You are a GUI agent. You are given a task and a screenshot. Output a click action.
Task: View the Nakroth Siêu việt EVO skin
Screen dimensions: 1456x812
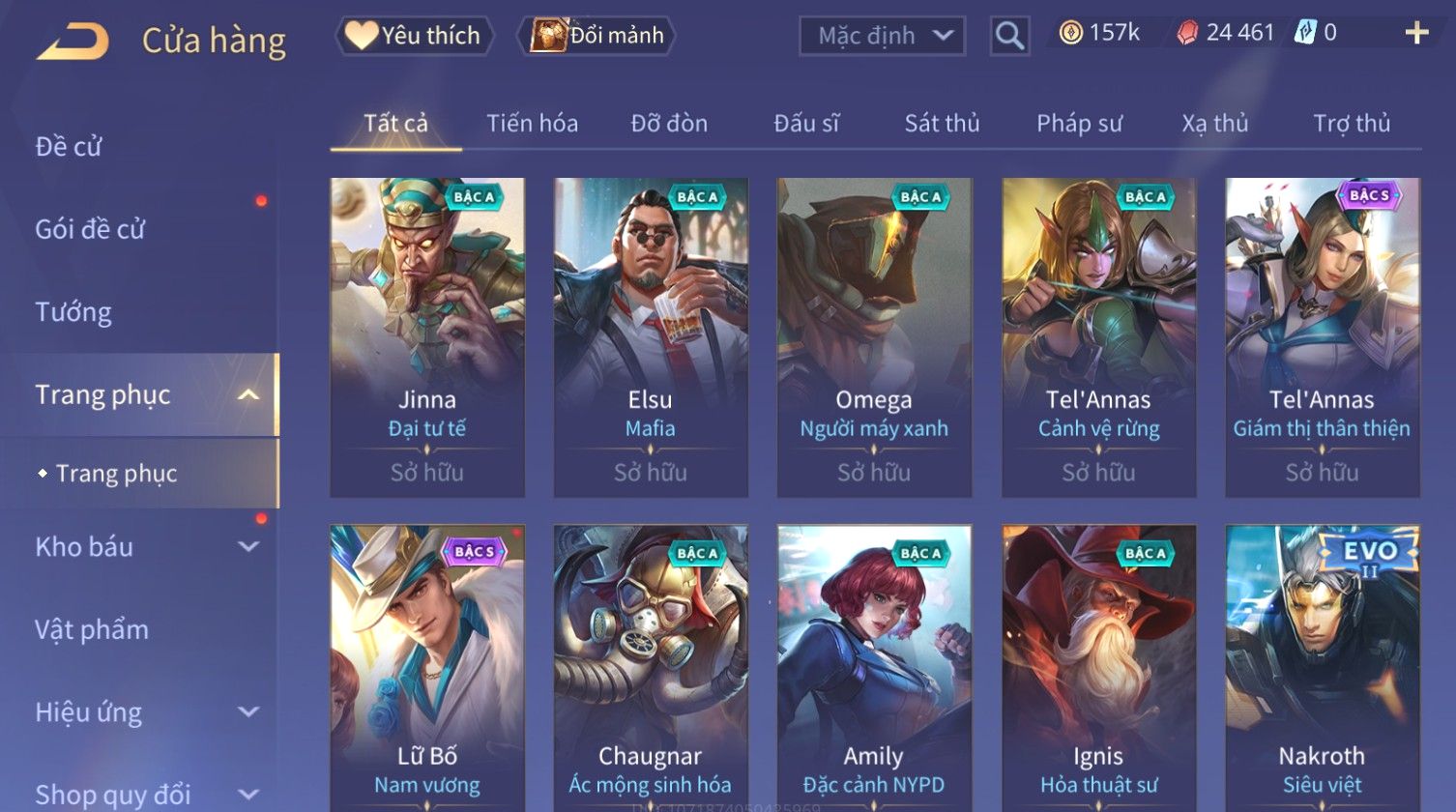click(1322, 667)
